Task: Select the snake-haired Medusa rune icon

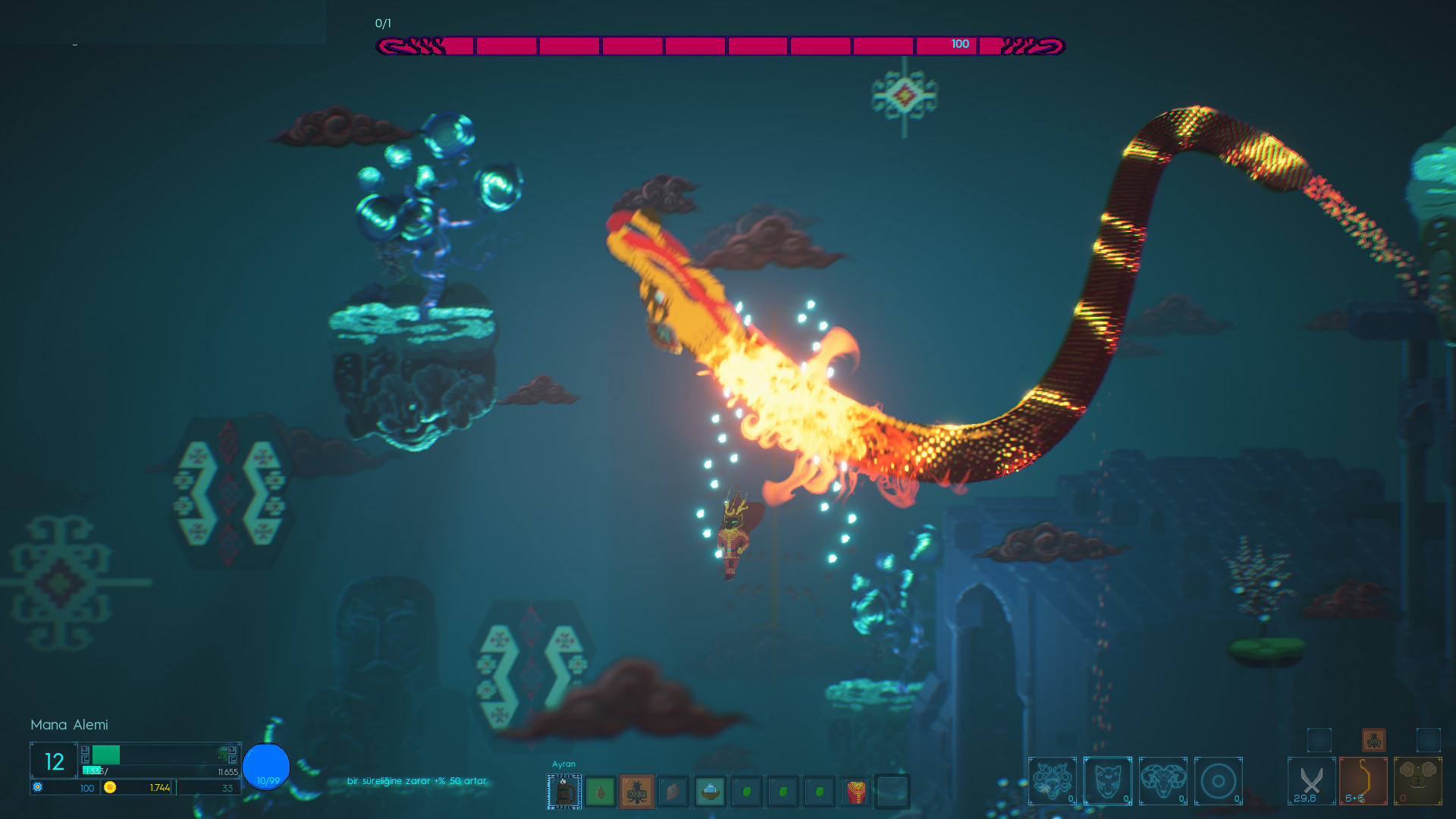Action: [x=1053, y=781]
